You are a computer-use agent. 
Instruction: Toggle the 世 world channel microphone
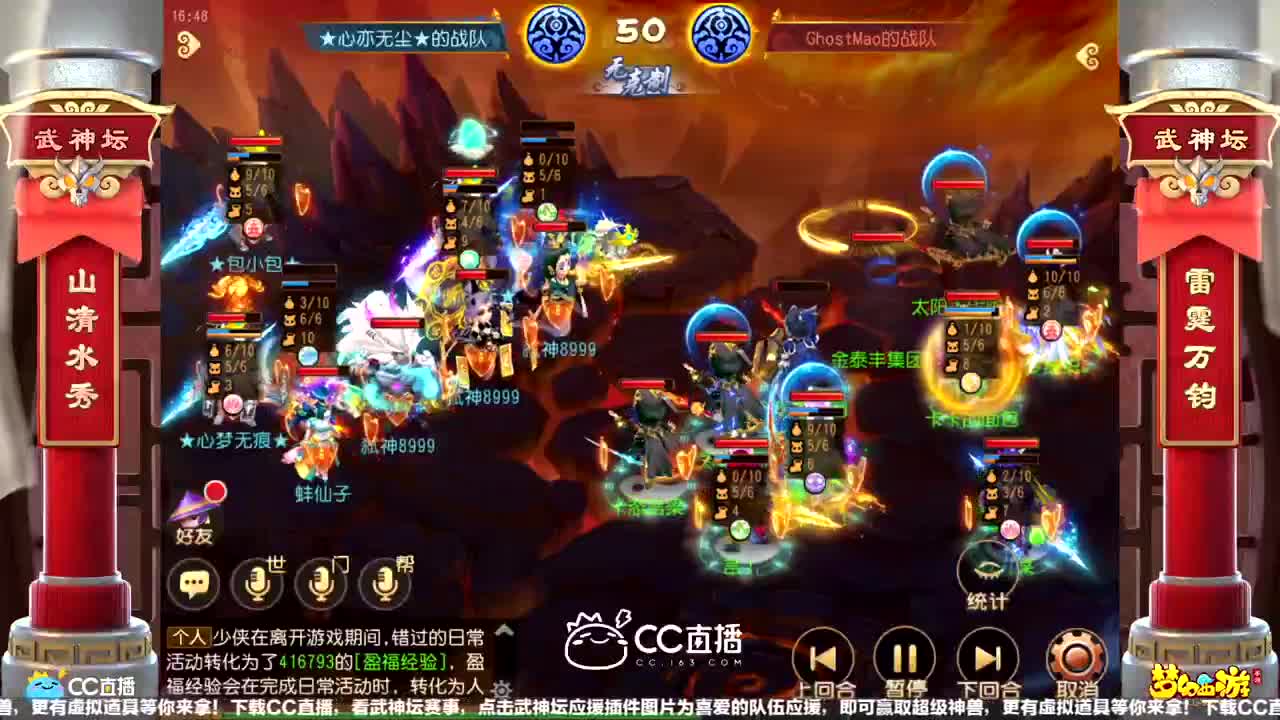pos(258,580)
